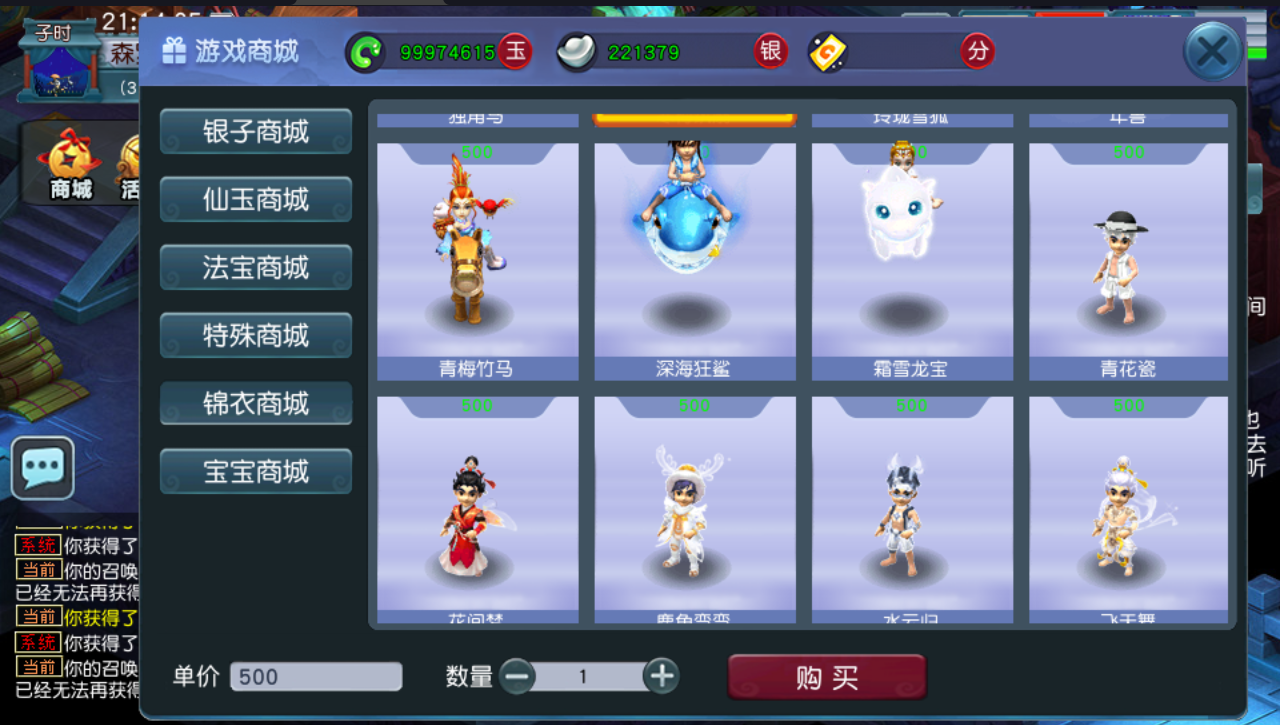The height and width of the screenshot is (725, 1280).
Task: Click the silver (银) currency icon
Action: pos(769,50)
